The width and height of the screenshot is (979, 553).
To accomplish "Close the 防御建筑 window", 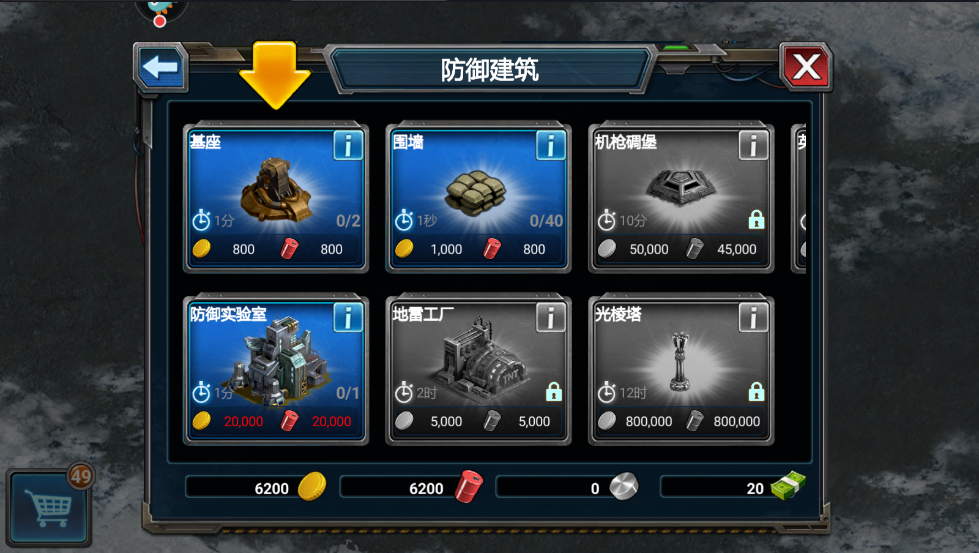I will tap(805, 68).
